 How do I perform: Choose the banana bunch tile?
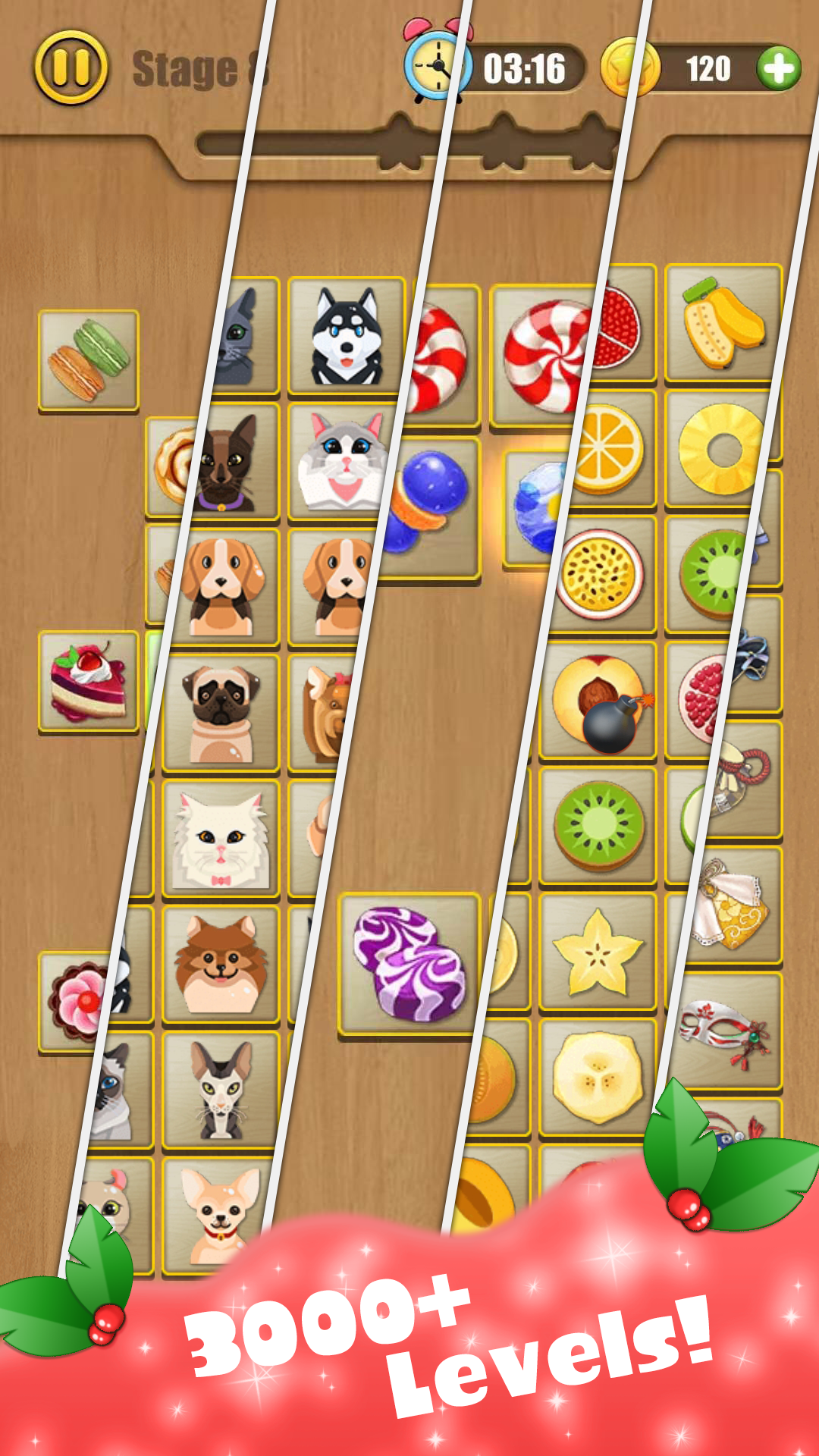pyautogui.click(x=723, y=324)
